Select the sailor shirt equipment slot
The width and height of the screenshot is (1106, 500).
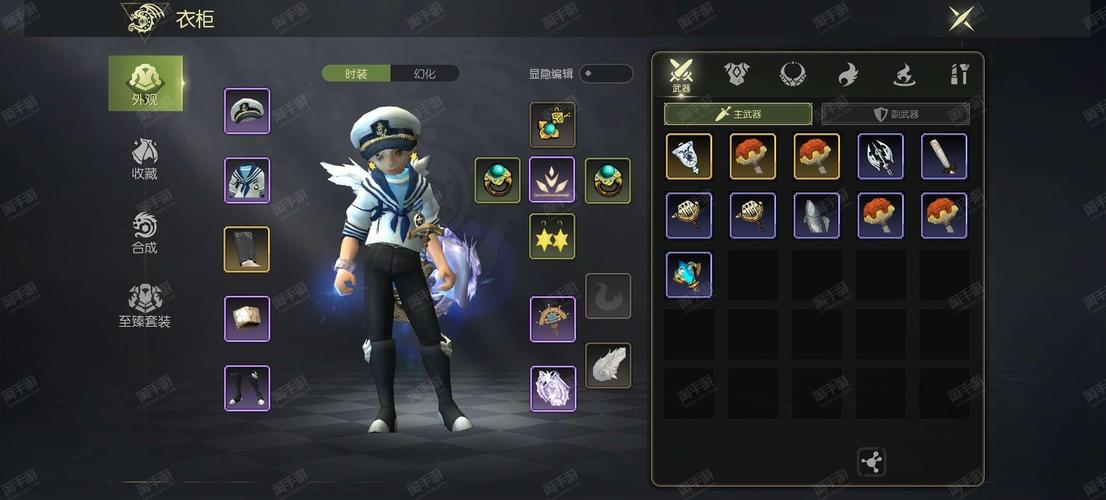pyautogui.click(x=247, y=180)
